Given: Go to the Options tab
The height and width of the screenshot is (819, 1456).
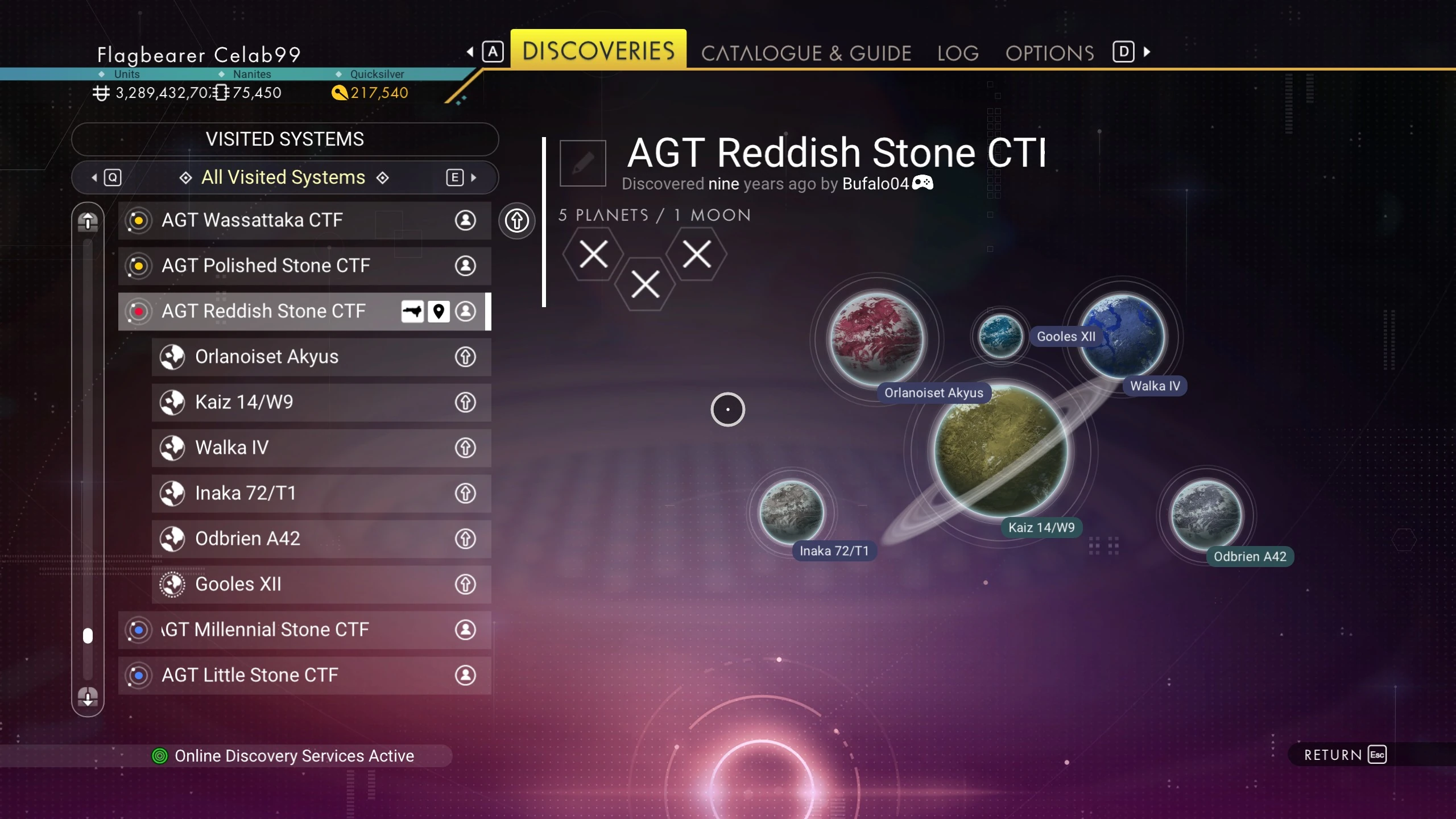Looking at the screenshot, I should [x=1049, y=53].
